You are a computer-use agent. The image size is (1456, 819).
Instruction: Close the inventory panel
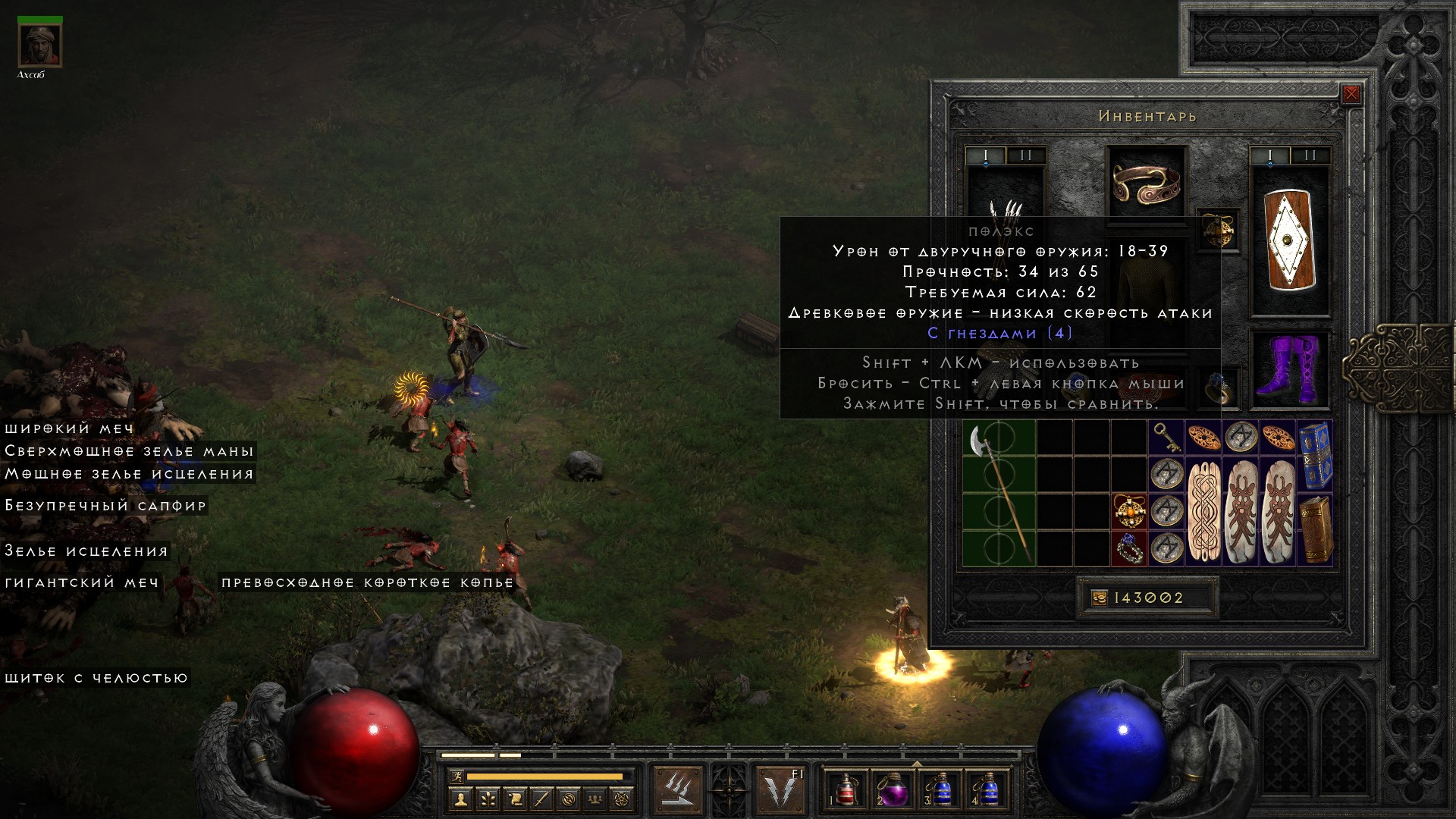[x=1351, y=94]
